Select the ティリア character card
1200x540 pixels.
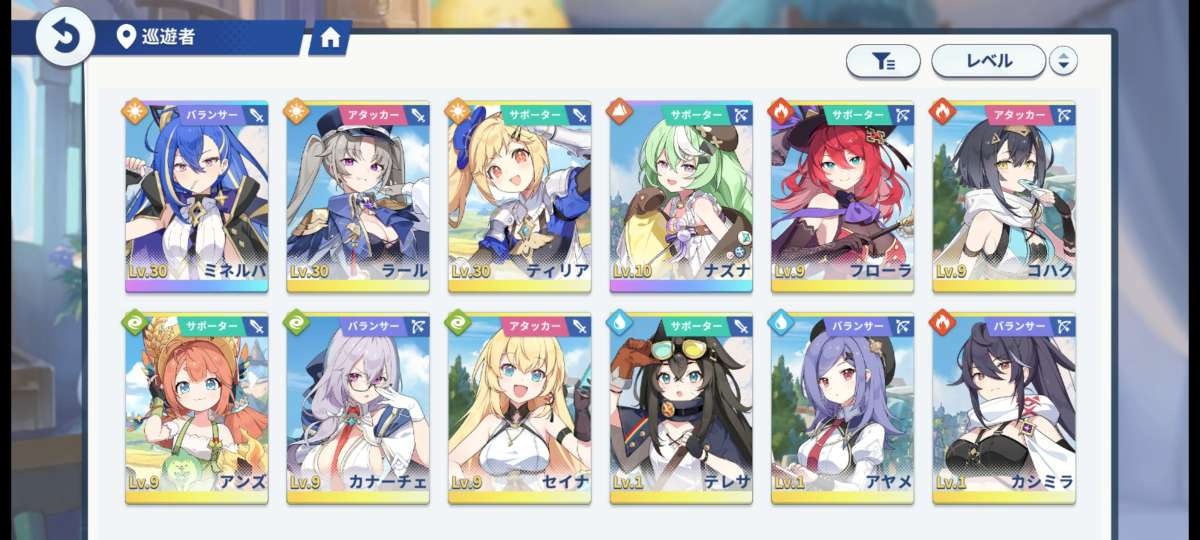520,197
